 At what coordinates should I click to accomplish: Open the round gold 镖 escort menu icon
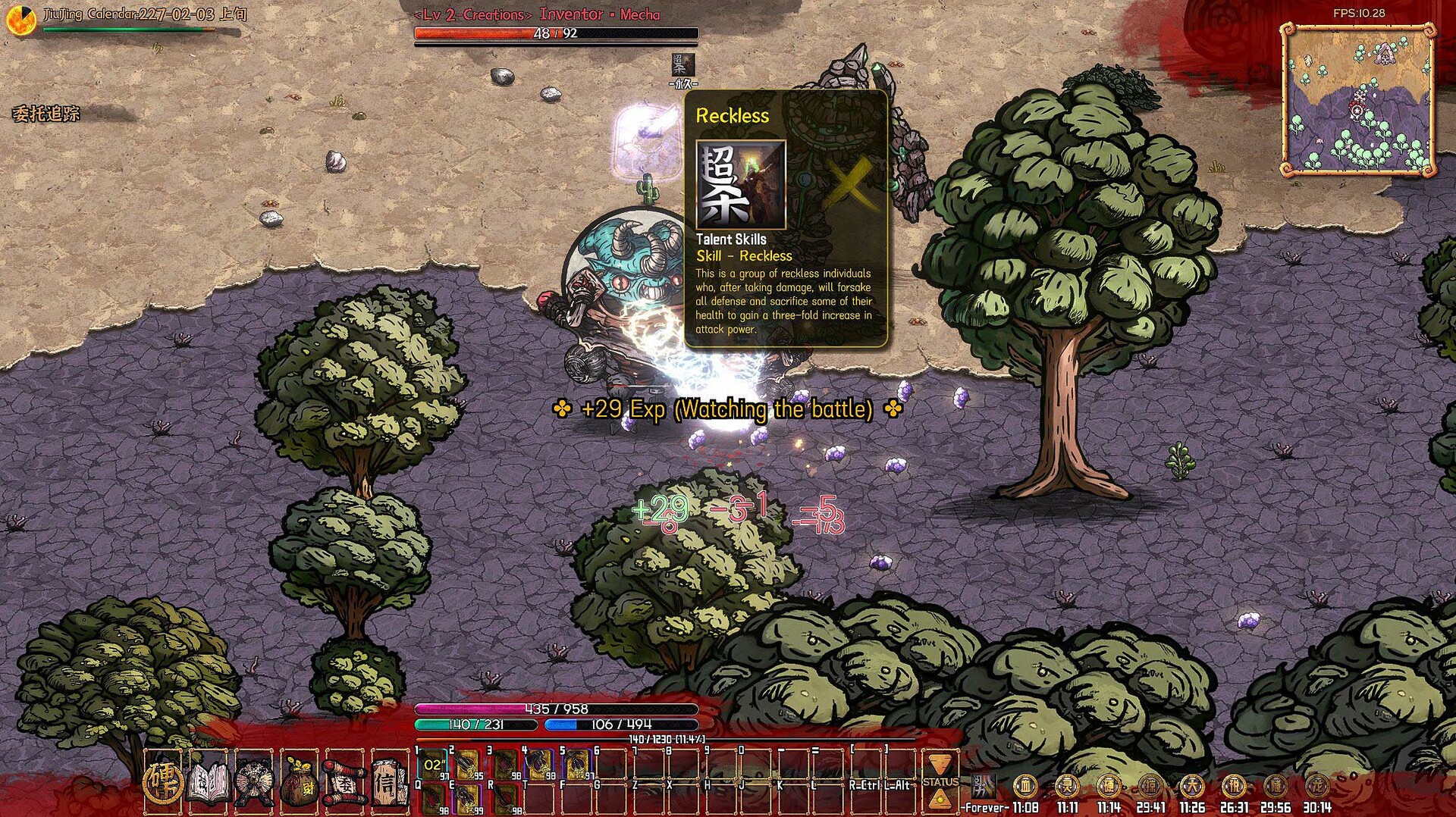(x=163, y=781)
